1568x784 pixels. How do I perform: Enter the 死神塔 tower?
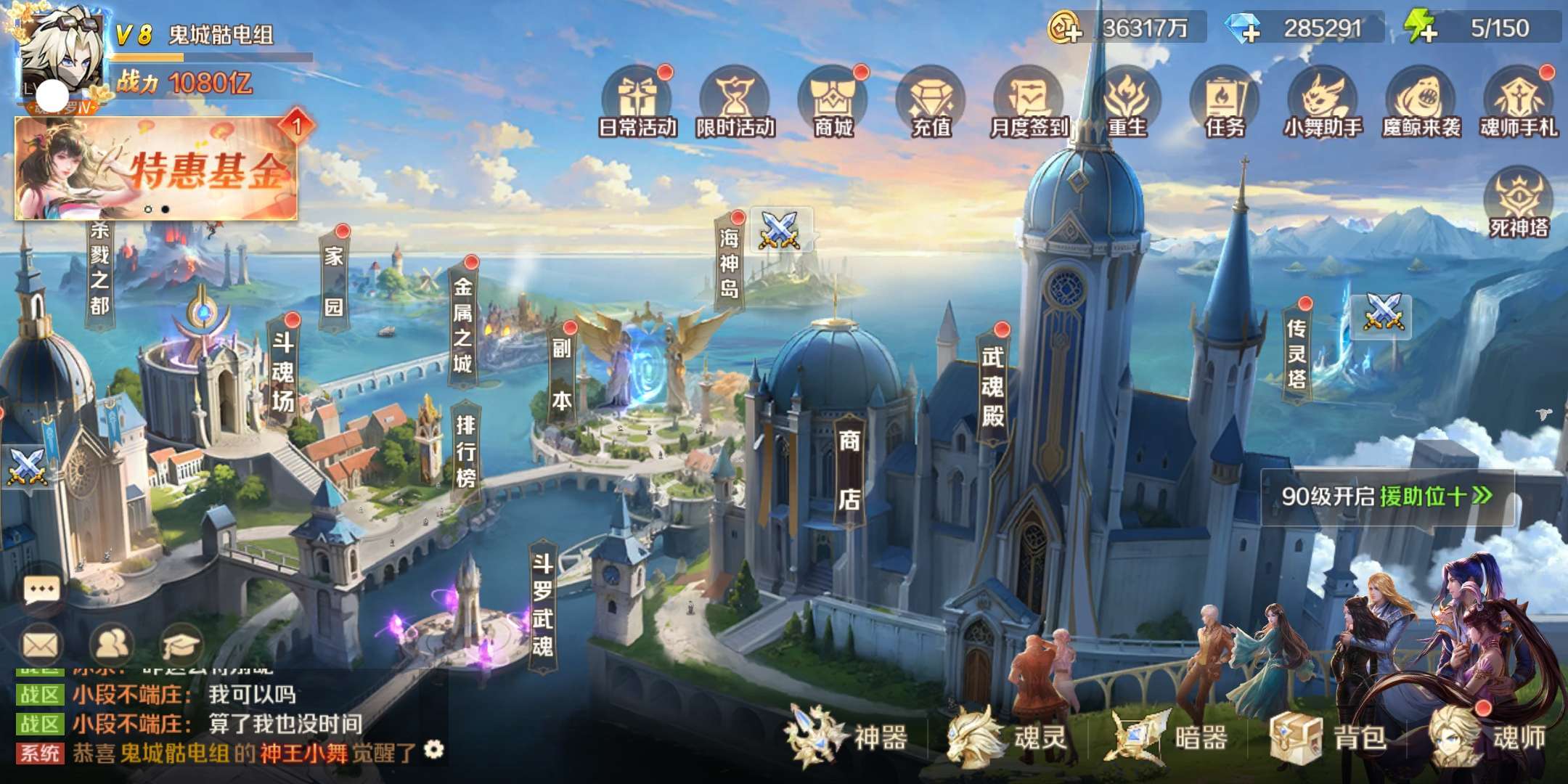(x=1519, y=203)
